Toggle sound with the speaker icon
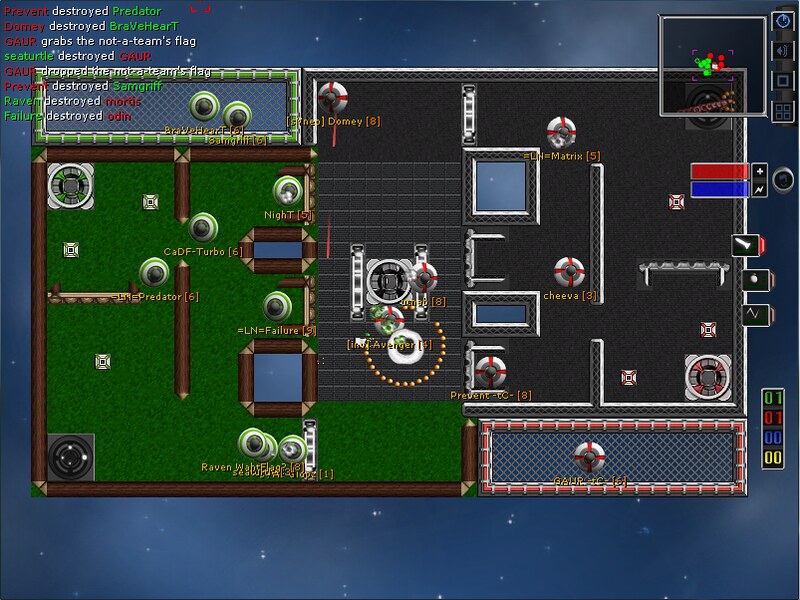 [783, 51]
